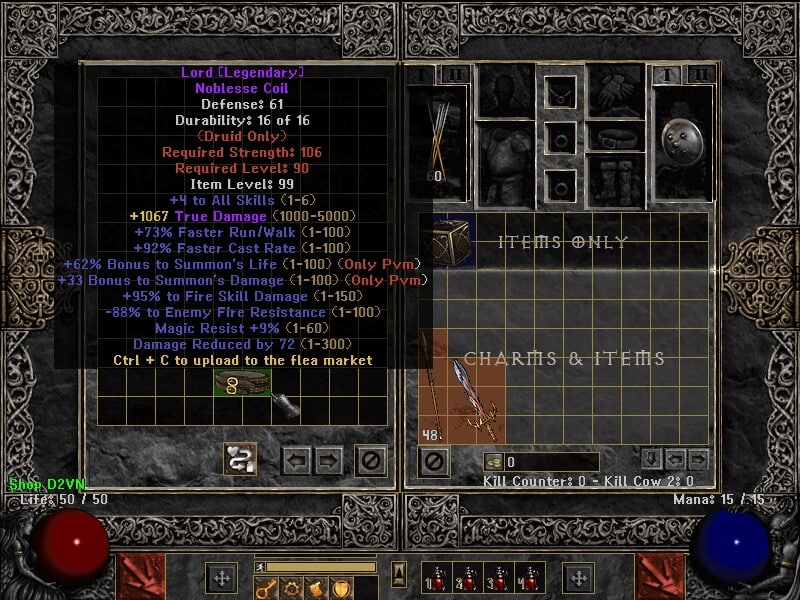Screen dimensions: 800x600
Task: Click the stash transmute button with heart icon
Action: coord(240,459)
